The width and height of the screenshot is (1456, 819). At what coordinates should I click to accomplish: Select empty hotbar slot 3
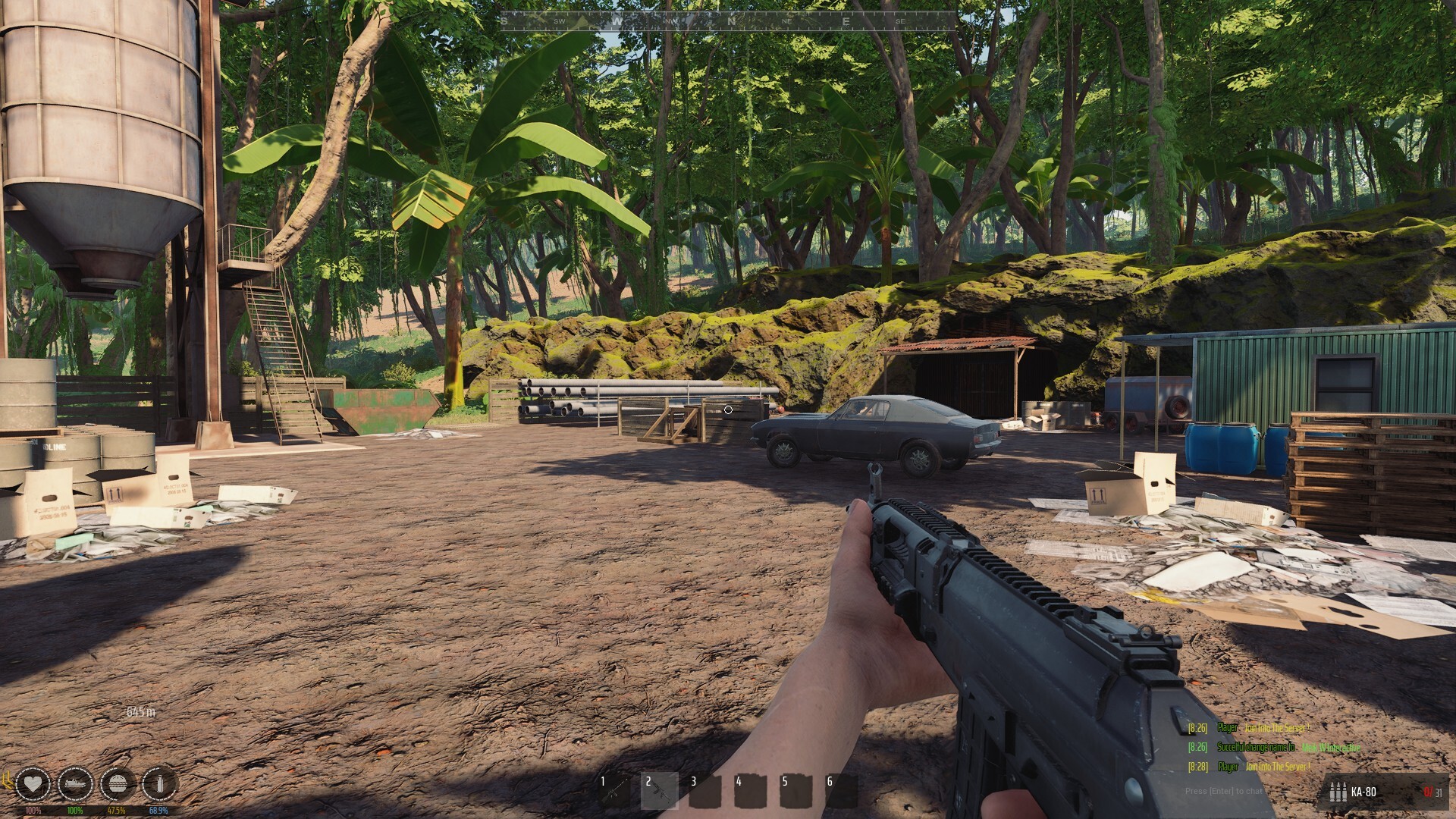pos(705,791)
